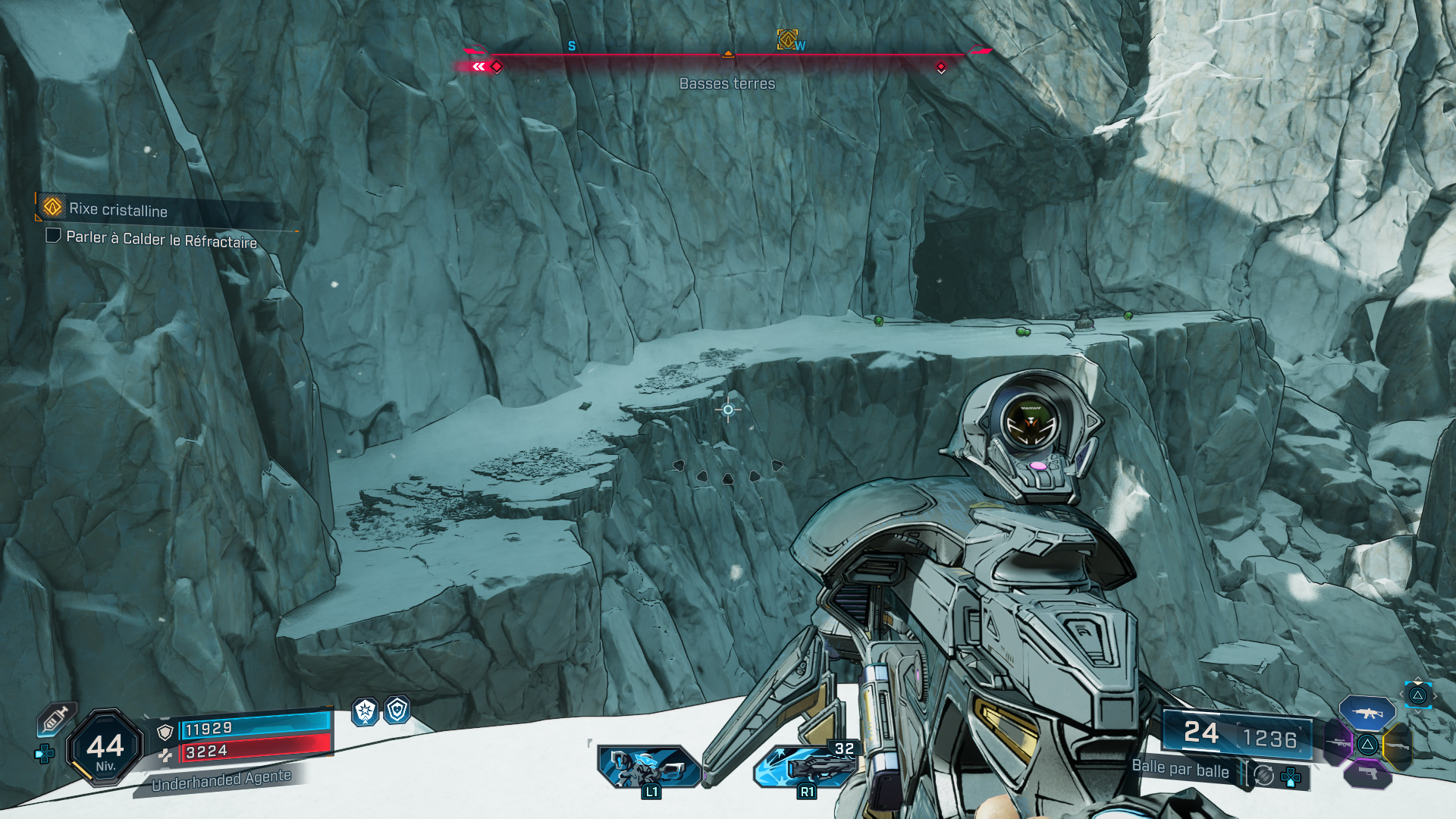This screenshot has height=819, width=1456.
Task: Tick the Parler à Calder le Réfractaire objective
Action: click(x=53, y=236)
